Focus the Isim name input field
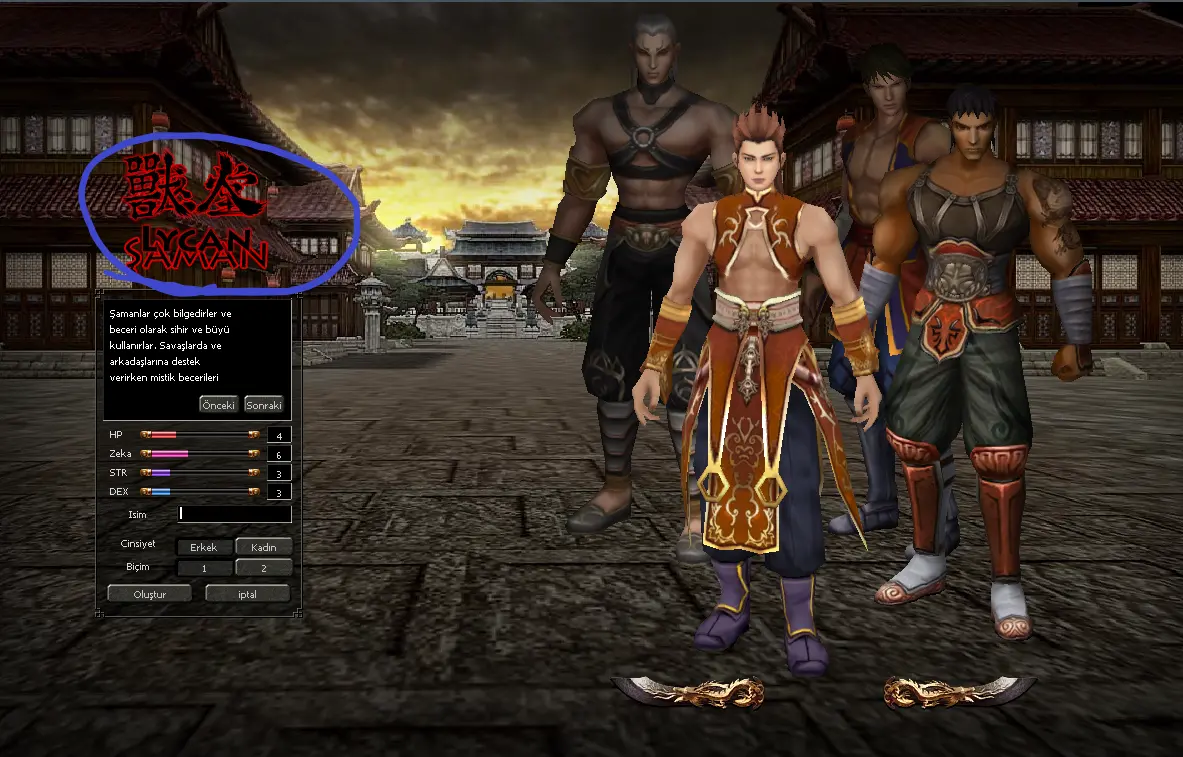 pos(235,514)
